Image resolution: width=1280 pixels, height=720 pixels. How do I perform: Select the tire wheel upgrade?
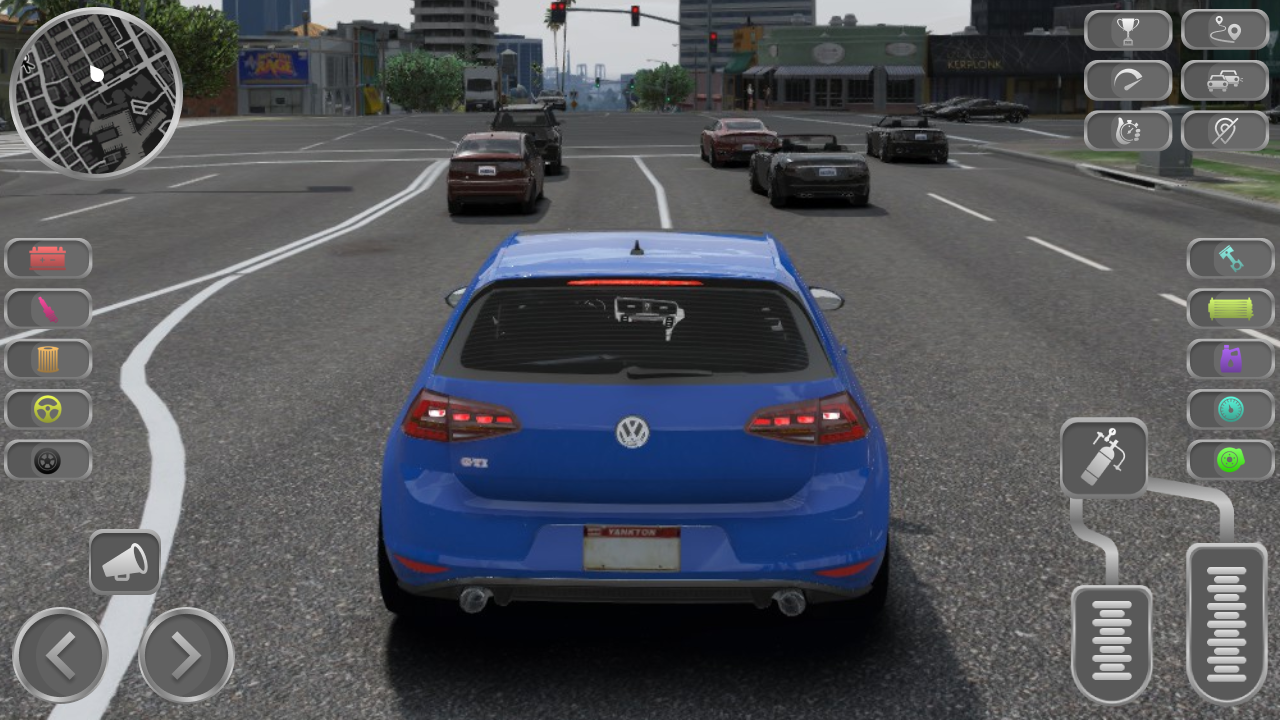click(48, 461)
